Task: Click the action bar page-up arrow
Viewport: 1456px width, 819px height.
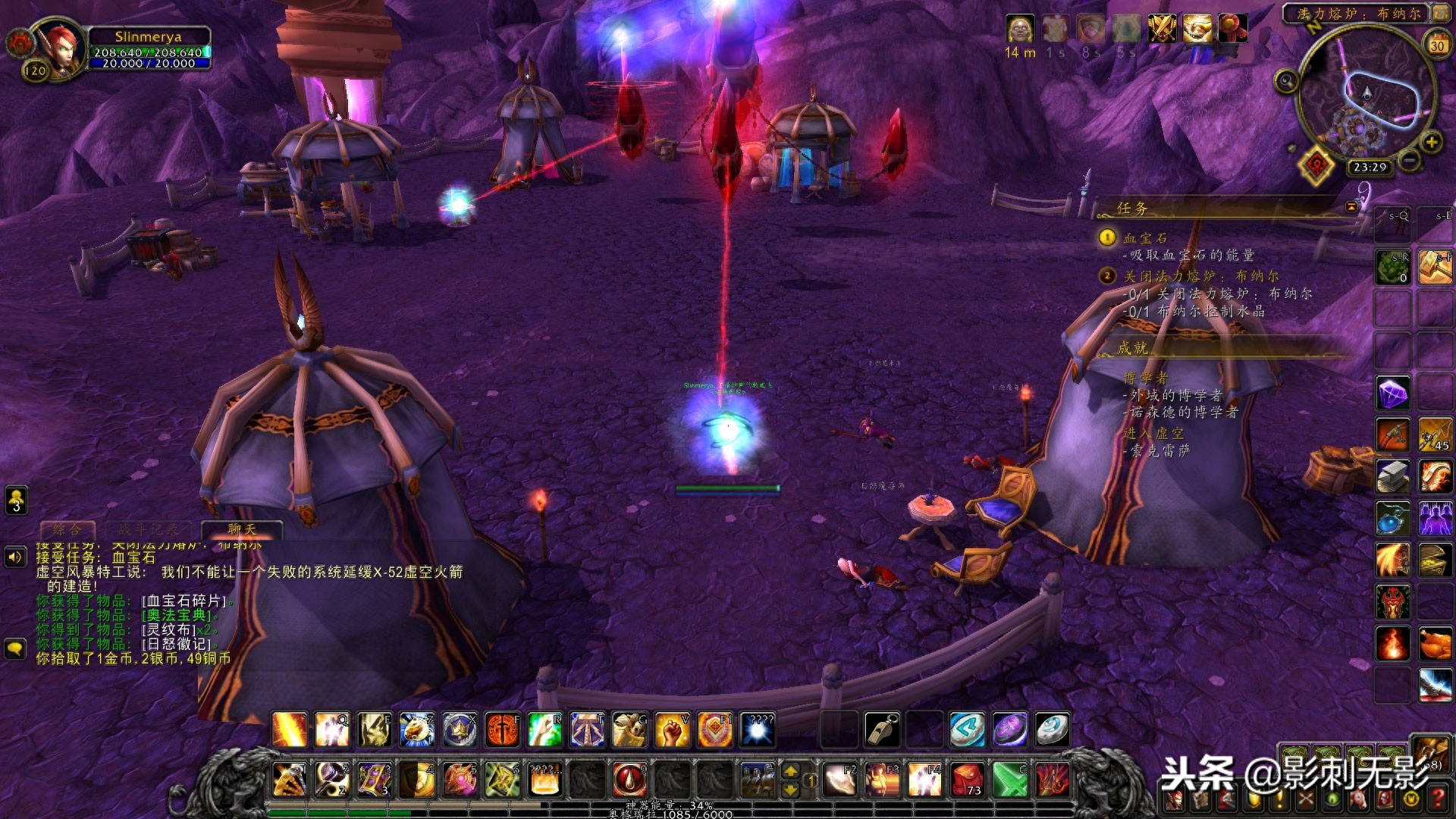Action: point(790,771)
